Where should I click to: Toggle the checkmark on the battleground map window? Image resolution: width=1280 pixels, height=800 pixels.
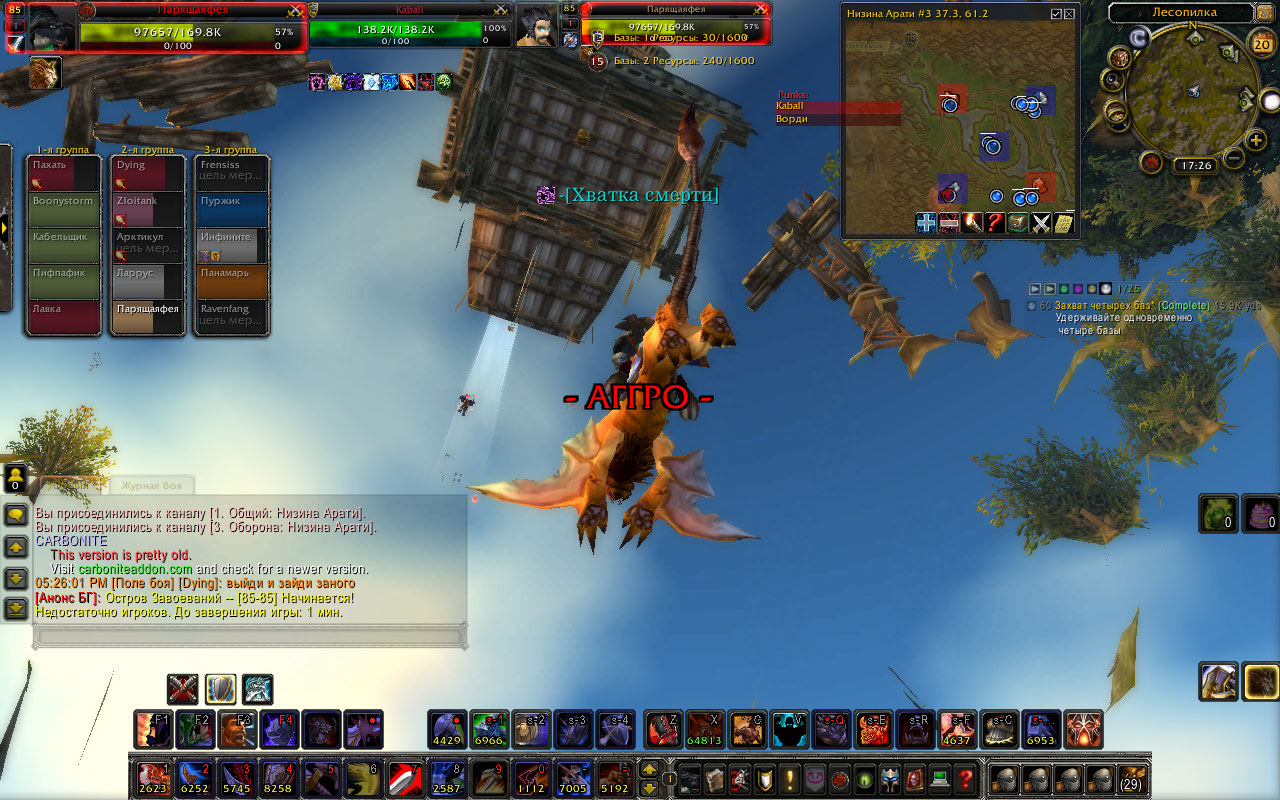pyautogui.click(x=1056, y=14)
